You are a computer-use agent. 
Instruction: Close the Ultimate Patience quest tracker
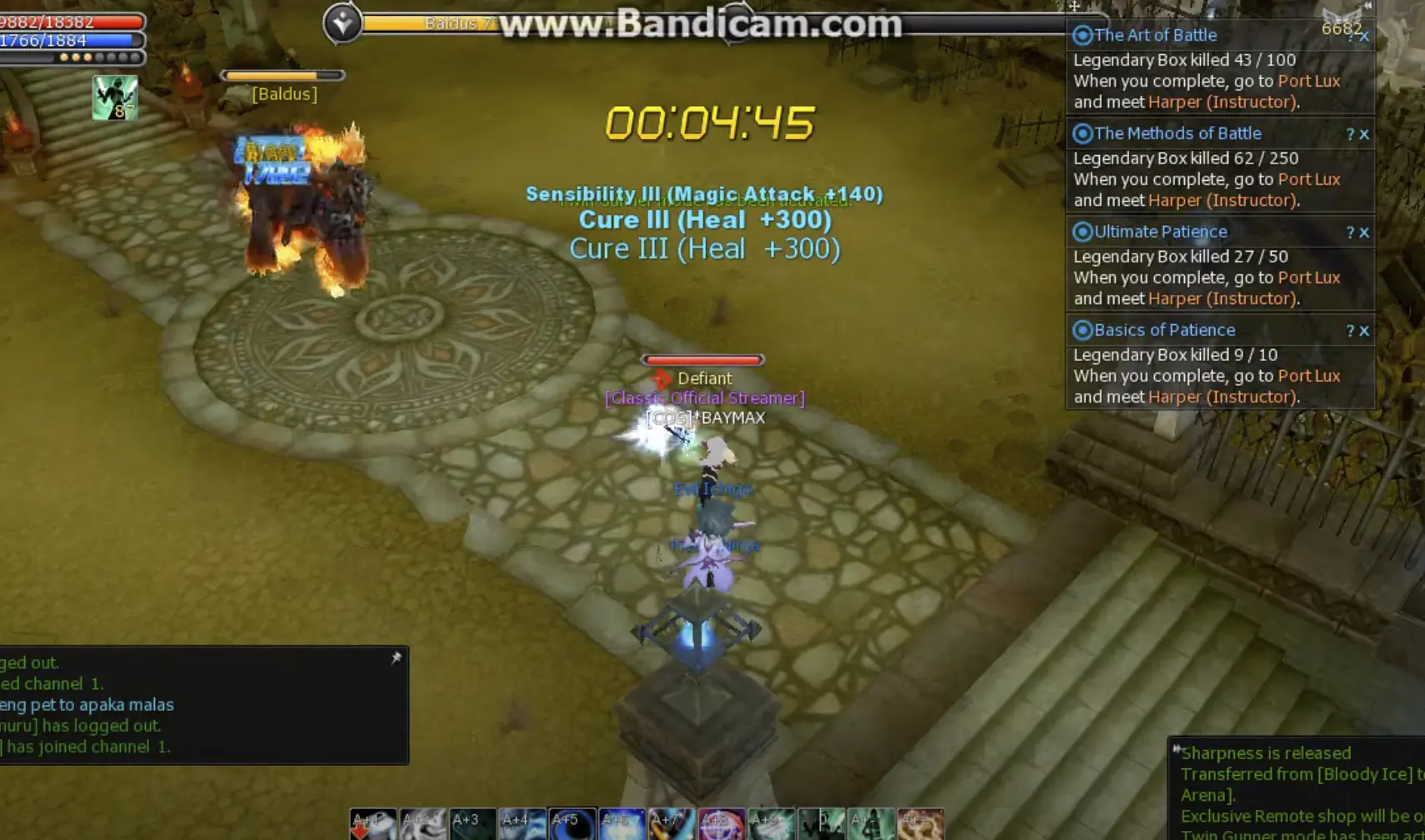(1364, 232)
